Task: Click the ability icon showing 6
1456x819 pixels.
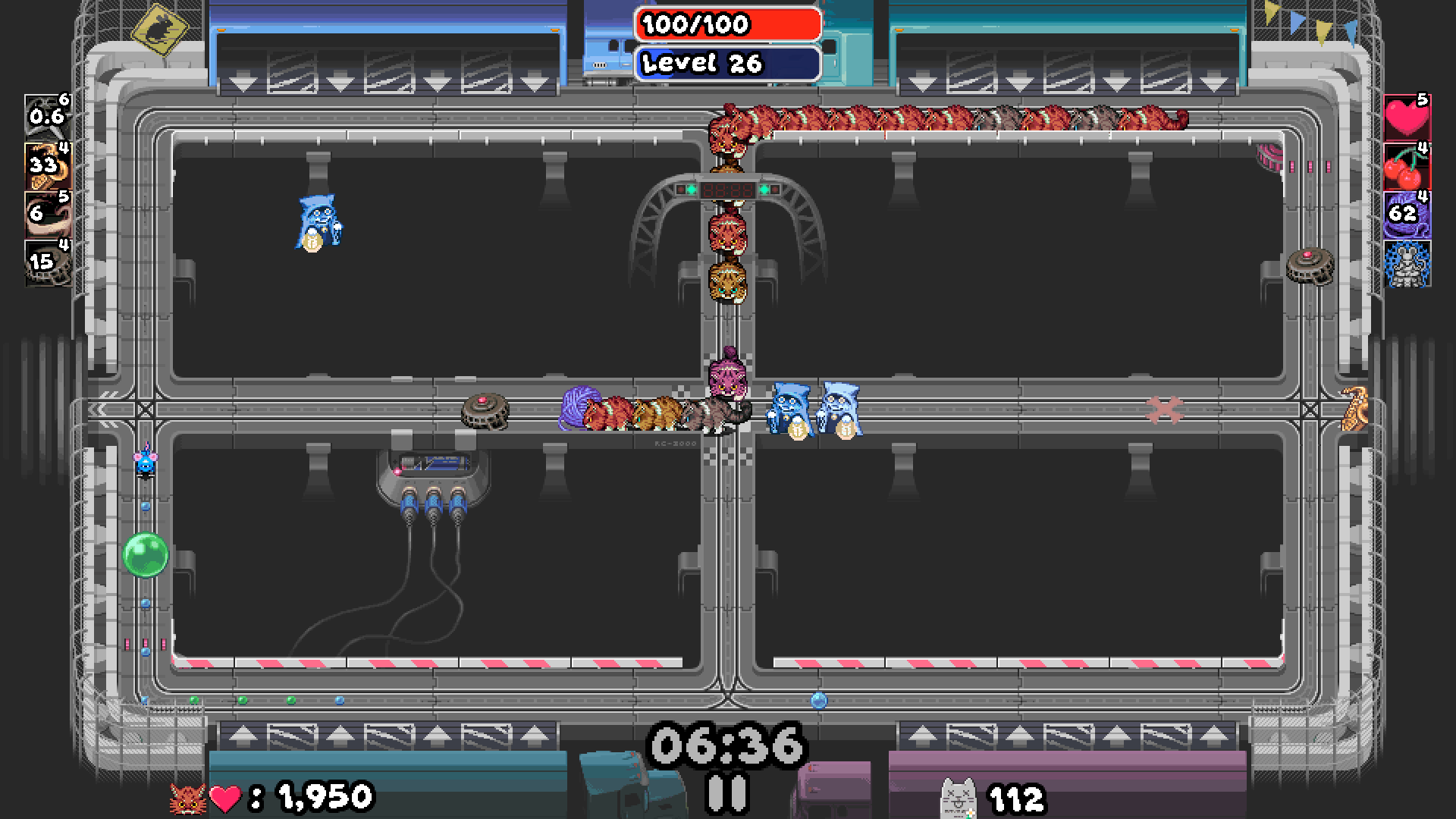Action: click(x=48, y=215)
